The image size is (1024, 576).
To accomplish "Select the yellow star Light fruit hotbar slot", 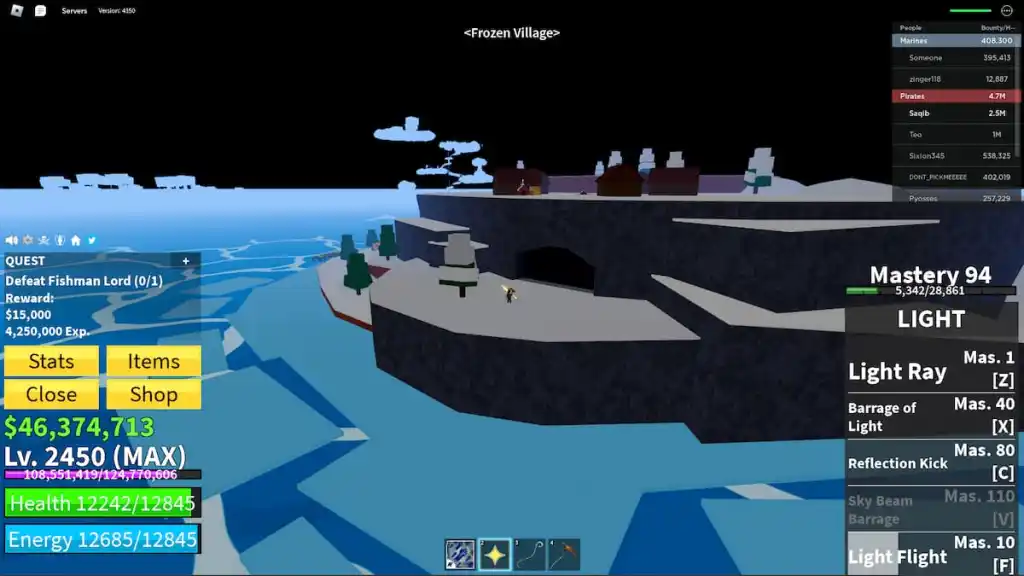I will tap(495, 554).
